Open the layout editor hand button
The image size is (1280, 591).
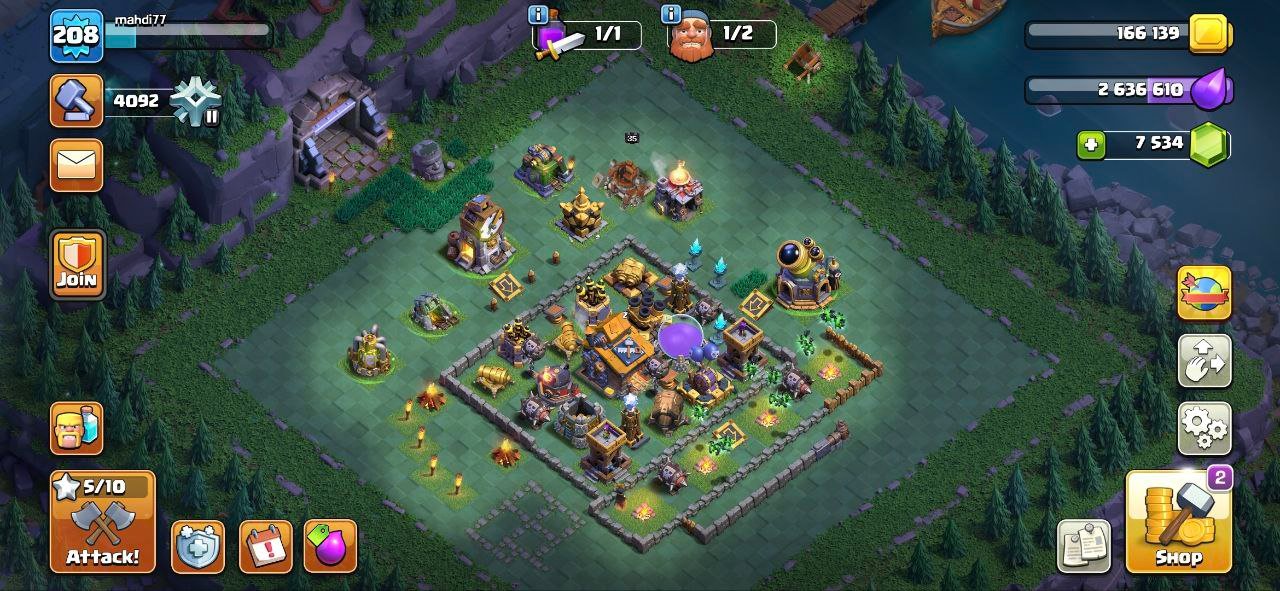tap(1204, 361)
